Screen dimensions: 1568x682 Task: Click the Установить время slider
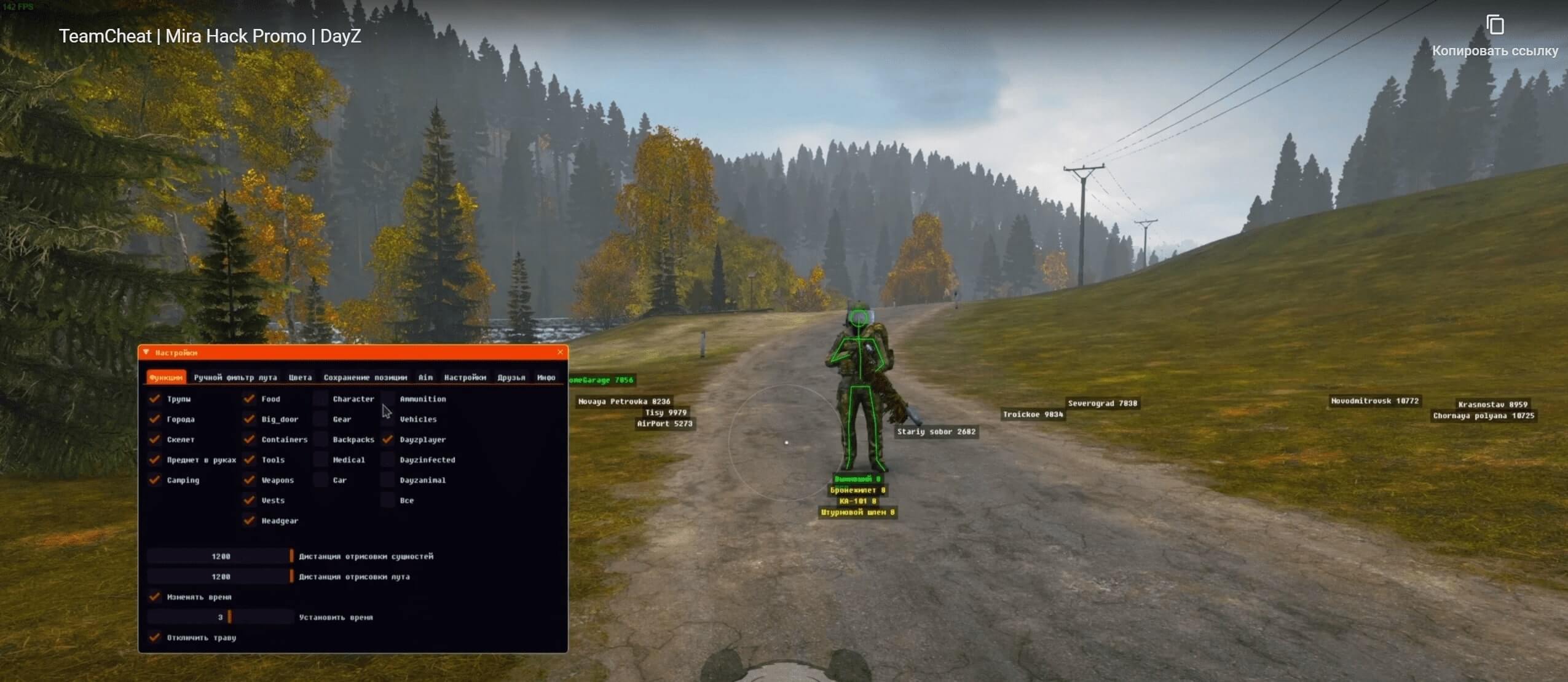pyautogui.click(x=221, y=617)
